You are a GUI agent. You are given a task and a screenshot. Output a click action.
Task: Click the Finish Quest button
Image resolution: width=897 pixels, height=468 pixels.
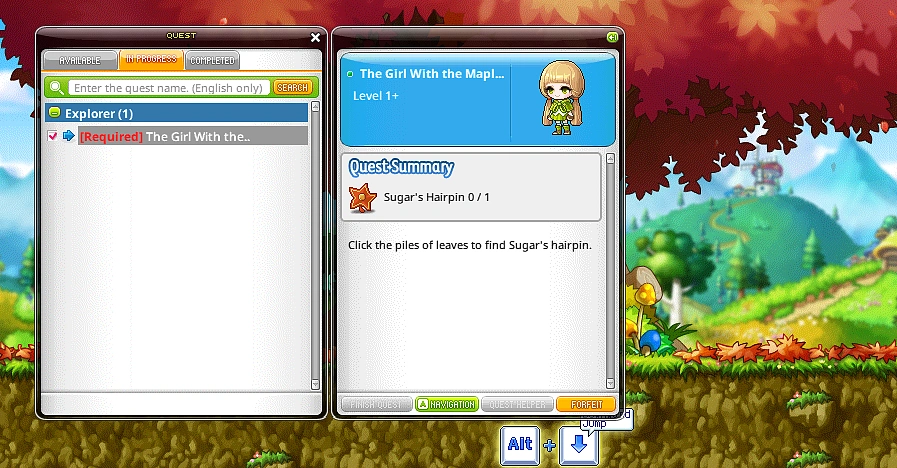375,404
